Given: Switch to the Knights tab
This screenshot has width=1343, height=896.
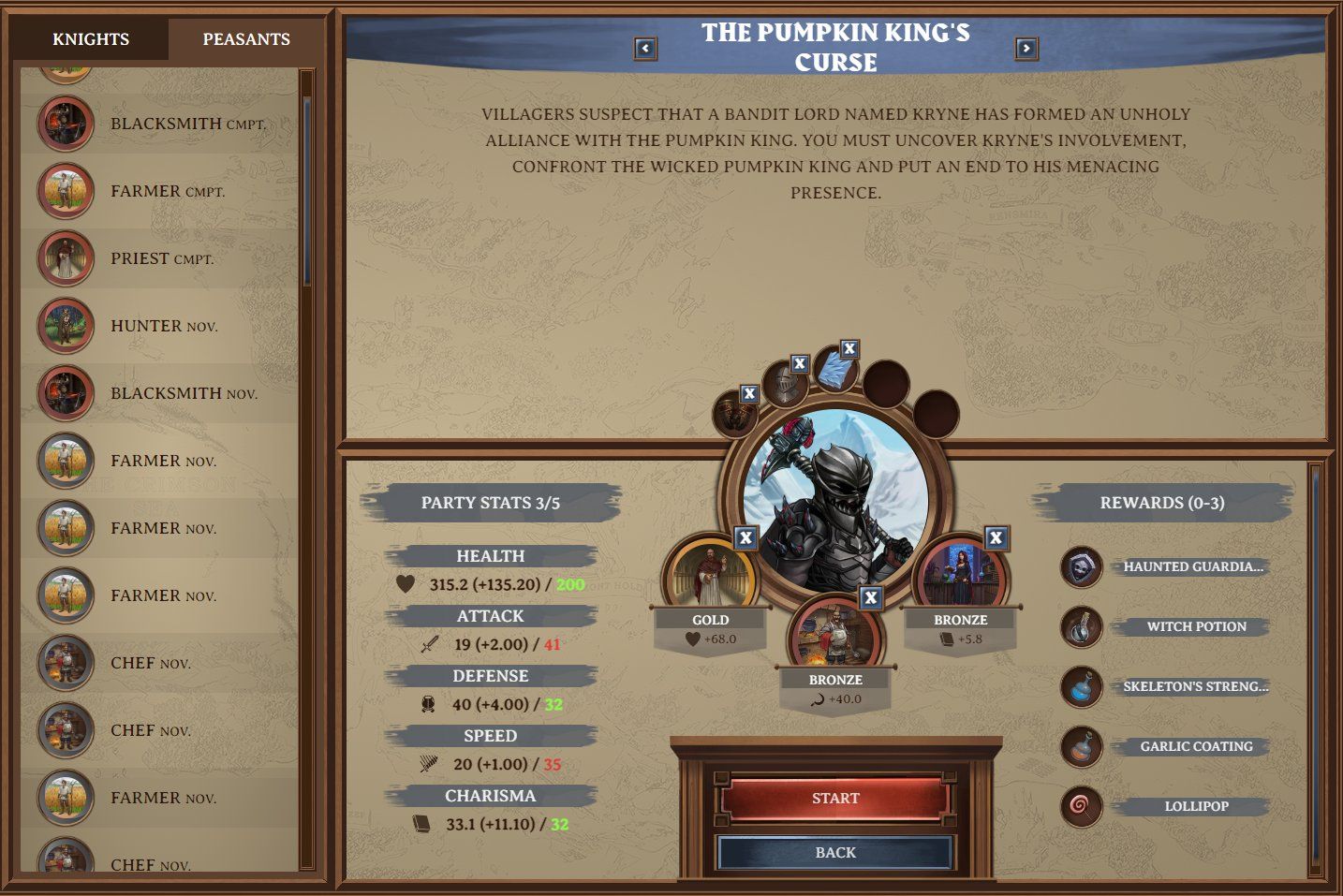Looking at the screenshot, I should point(91,39).
